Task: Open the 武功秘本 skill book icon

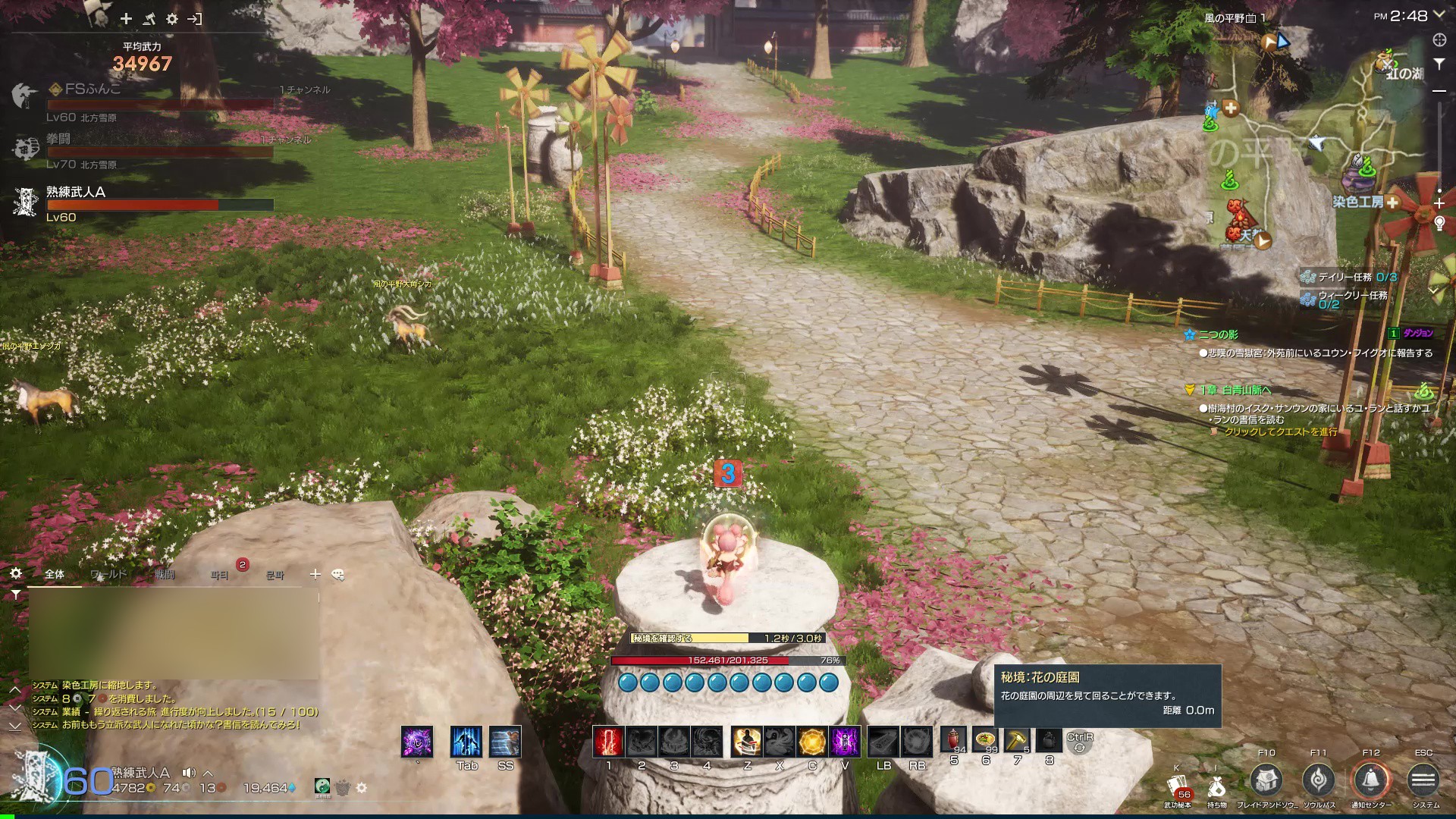Action: [1178, 787]
